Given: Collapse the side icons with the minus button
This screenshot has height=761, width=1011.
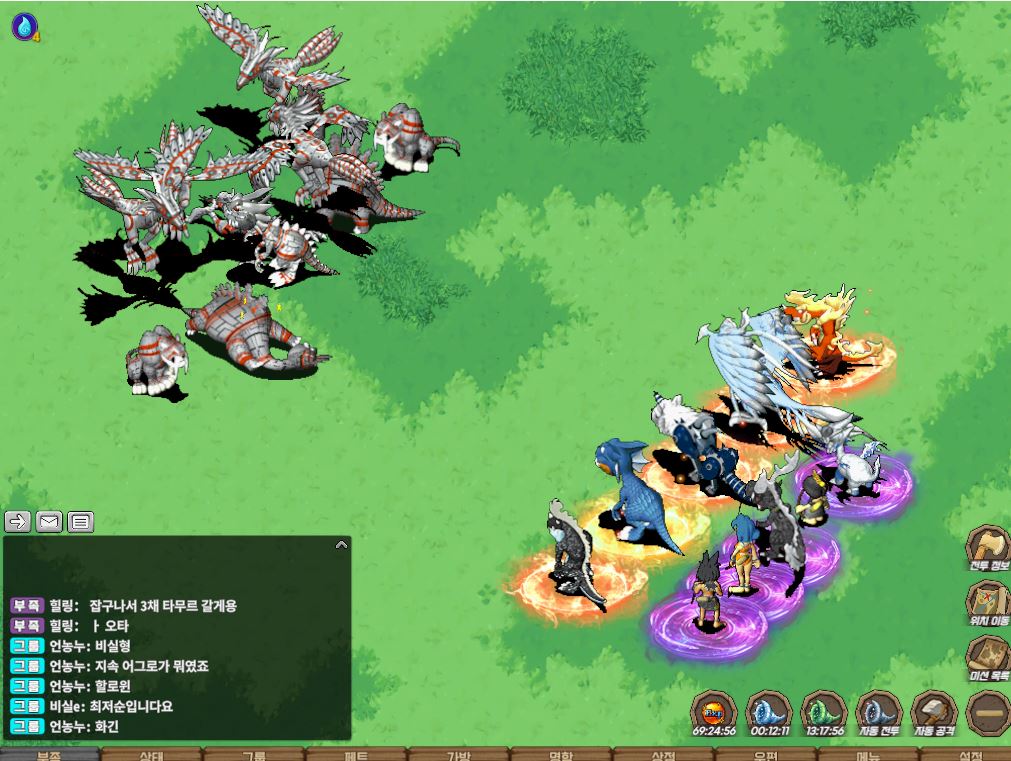Looking at the screenshot, I should pos(988,712).
